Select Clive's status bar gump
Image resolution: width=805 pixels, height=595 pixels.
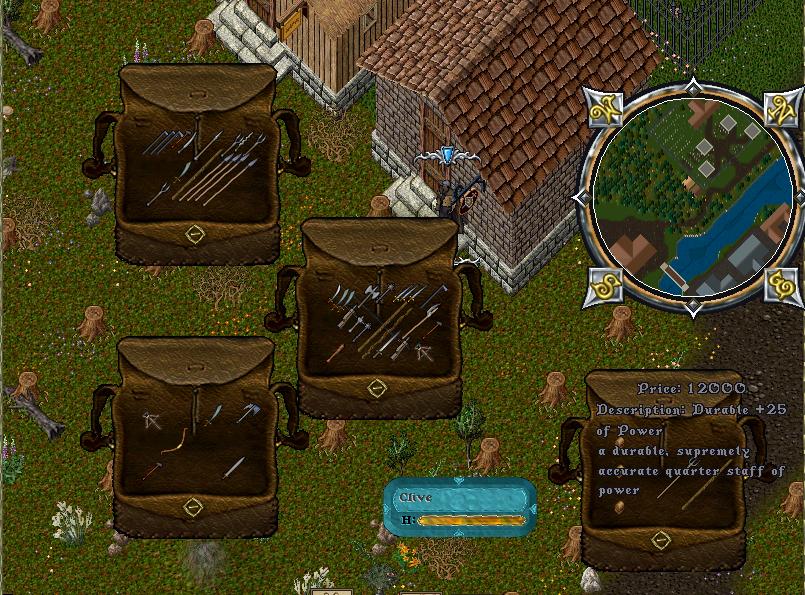[460, 507]
